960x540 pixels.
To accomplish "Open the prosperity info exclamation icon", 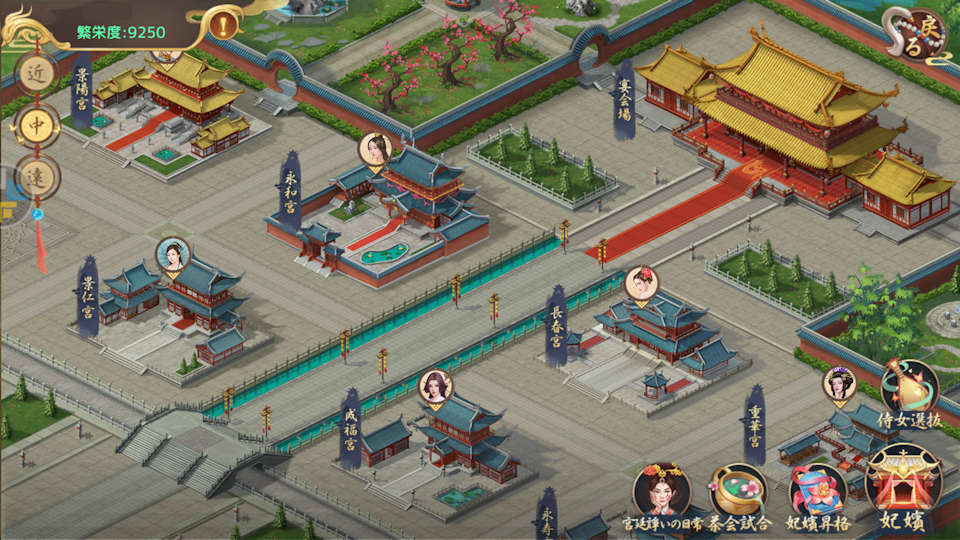I will point(226,22).
